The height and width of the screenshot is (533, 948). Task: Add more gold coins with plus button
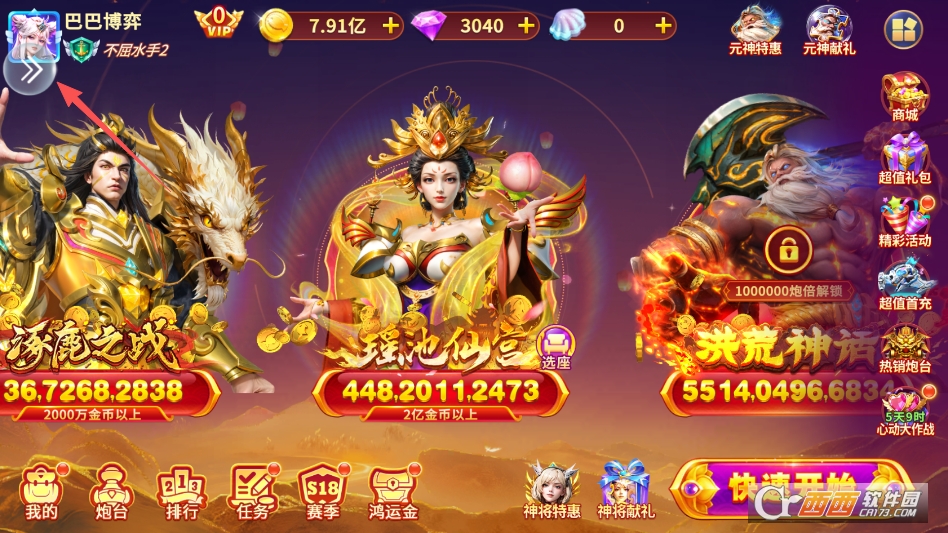click(390, 26)
